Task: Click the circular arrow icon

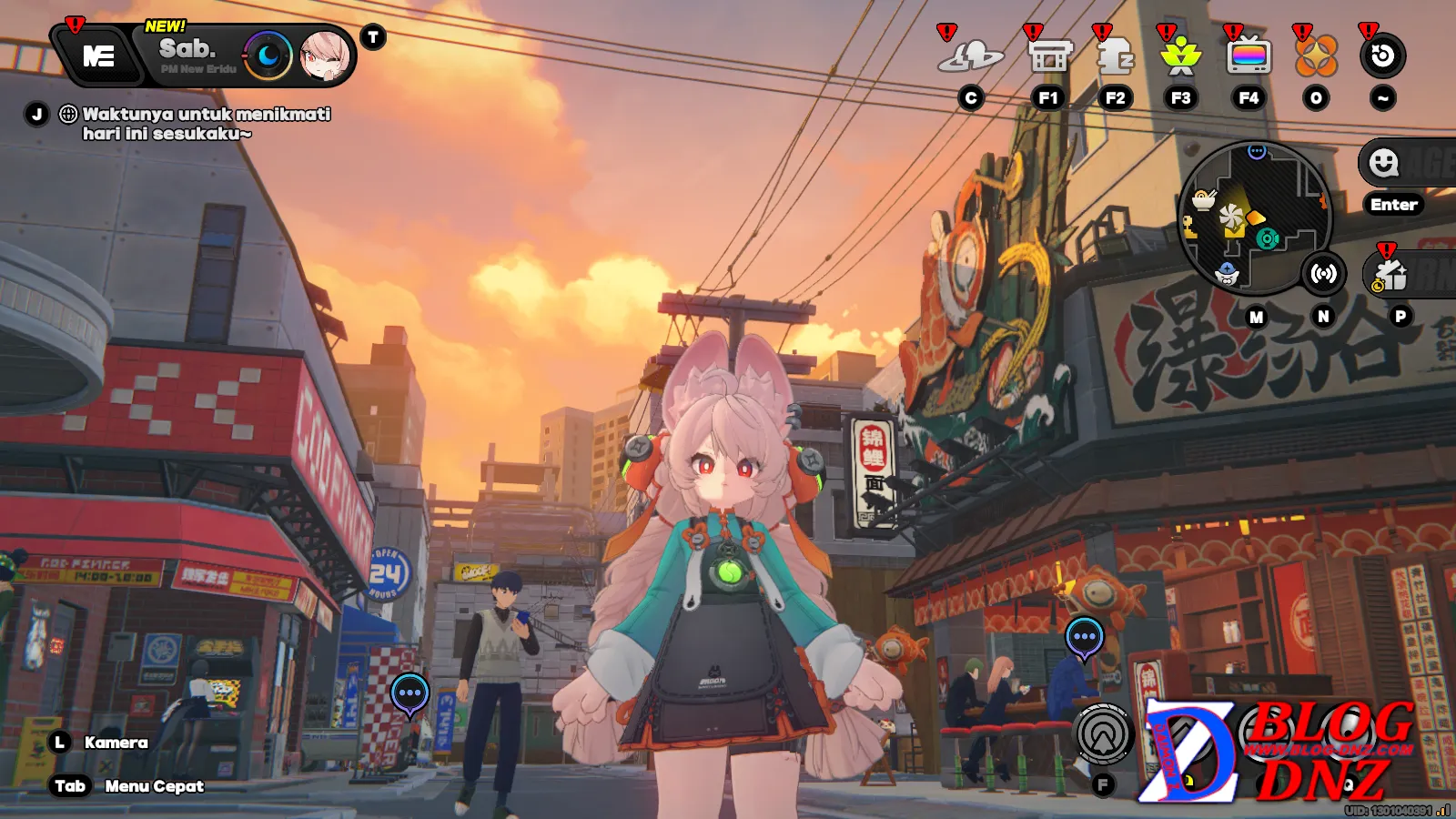Action: pyautogui.click(x=1382, y=56)
